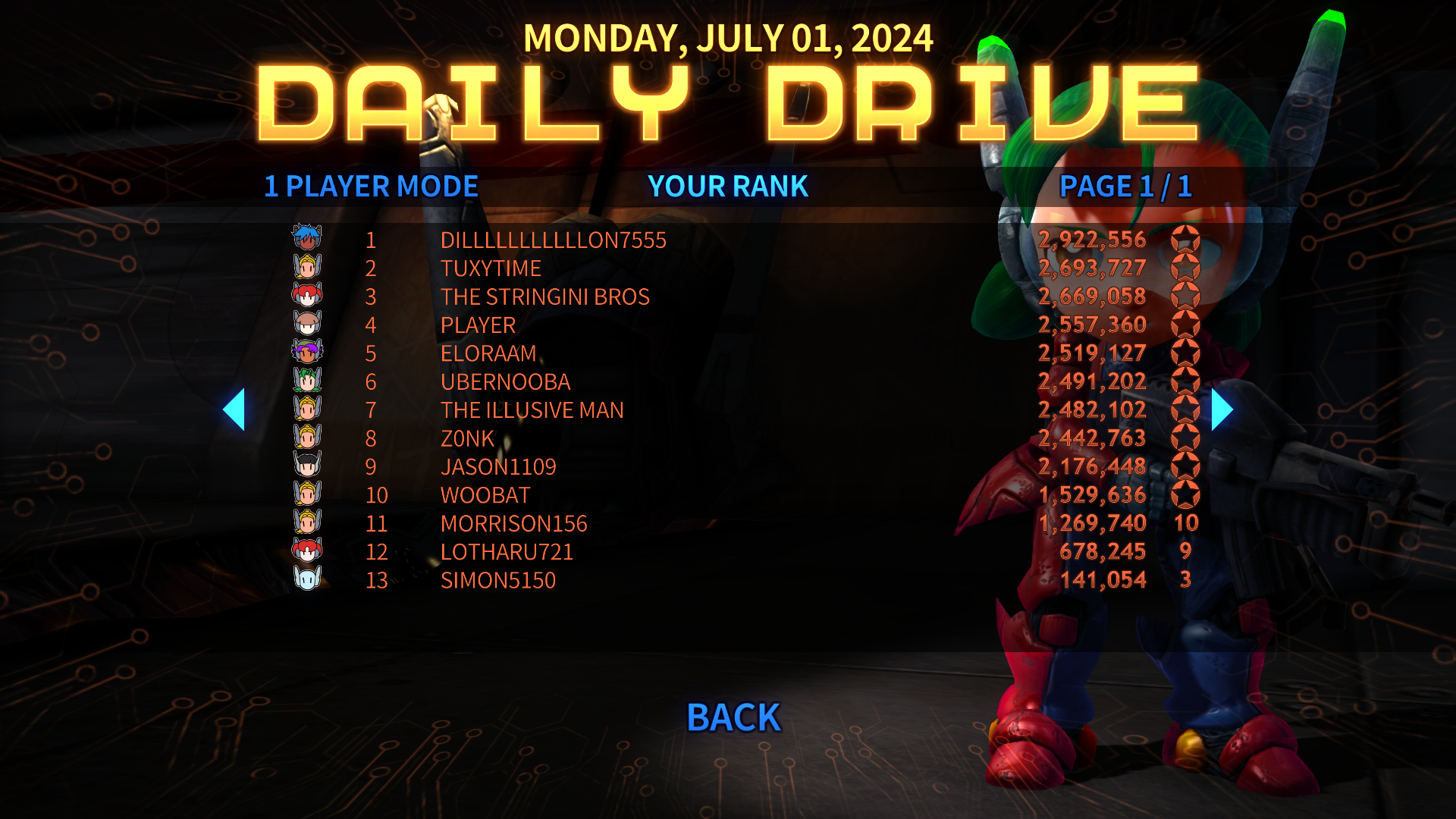Switch to the 1 PLAYER MODE tab
Screen dimensions: 1456x819
370,187
